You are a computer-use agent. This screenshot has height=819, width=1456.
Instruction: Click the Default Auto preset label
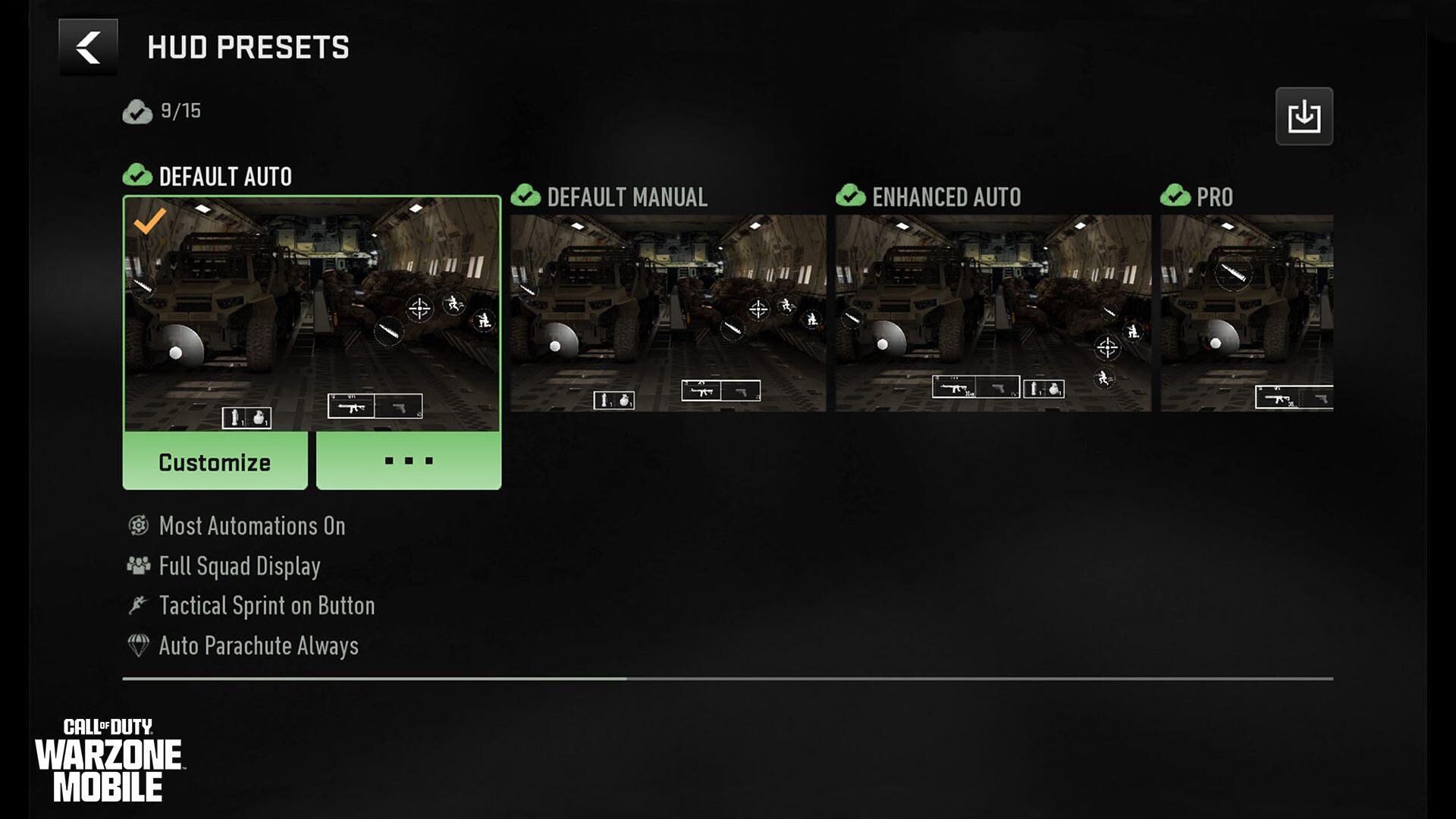pos(224,177)
